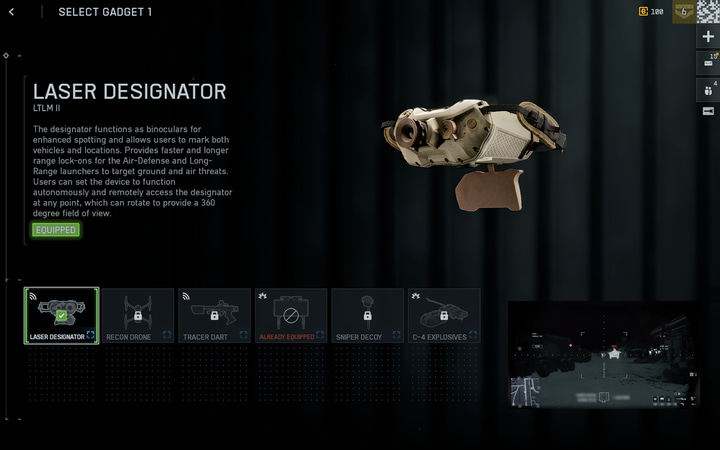Screen dimensions: 720x450
Task: Pick the Tracer Dart gadget tile
Action: pos(214,316)
